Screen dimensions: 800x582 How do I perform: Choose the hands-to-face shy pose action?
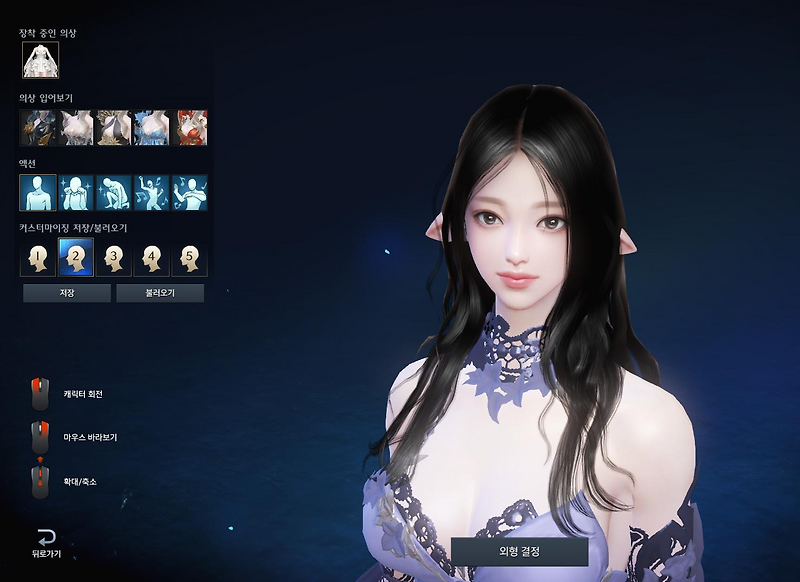pyautogui.click(x=76, y=193)
